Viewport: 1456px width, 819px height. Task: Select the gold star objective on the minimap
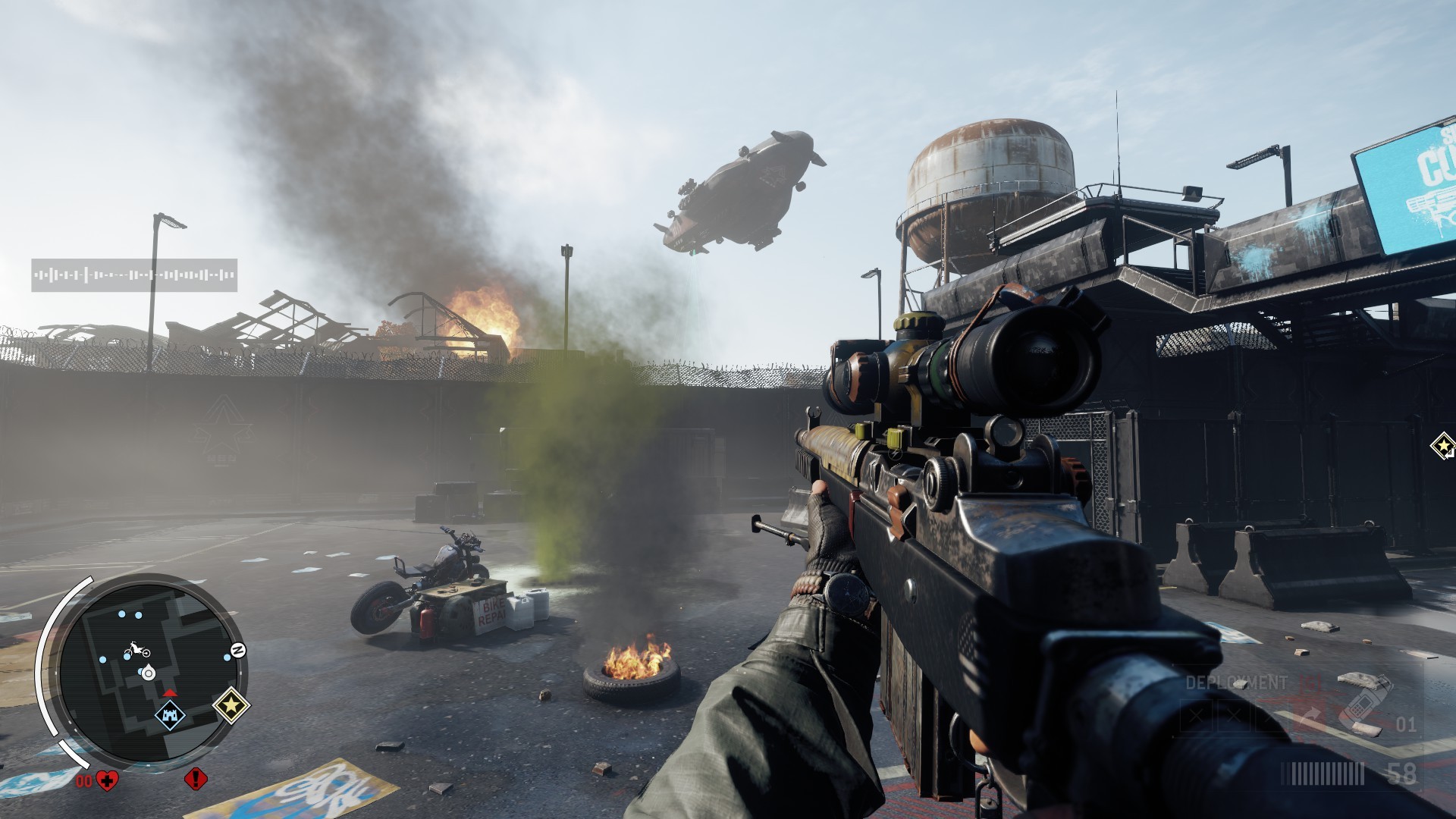231,706
